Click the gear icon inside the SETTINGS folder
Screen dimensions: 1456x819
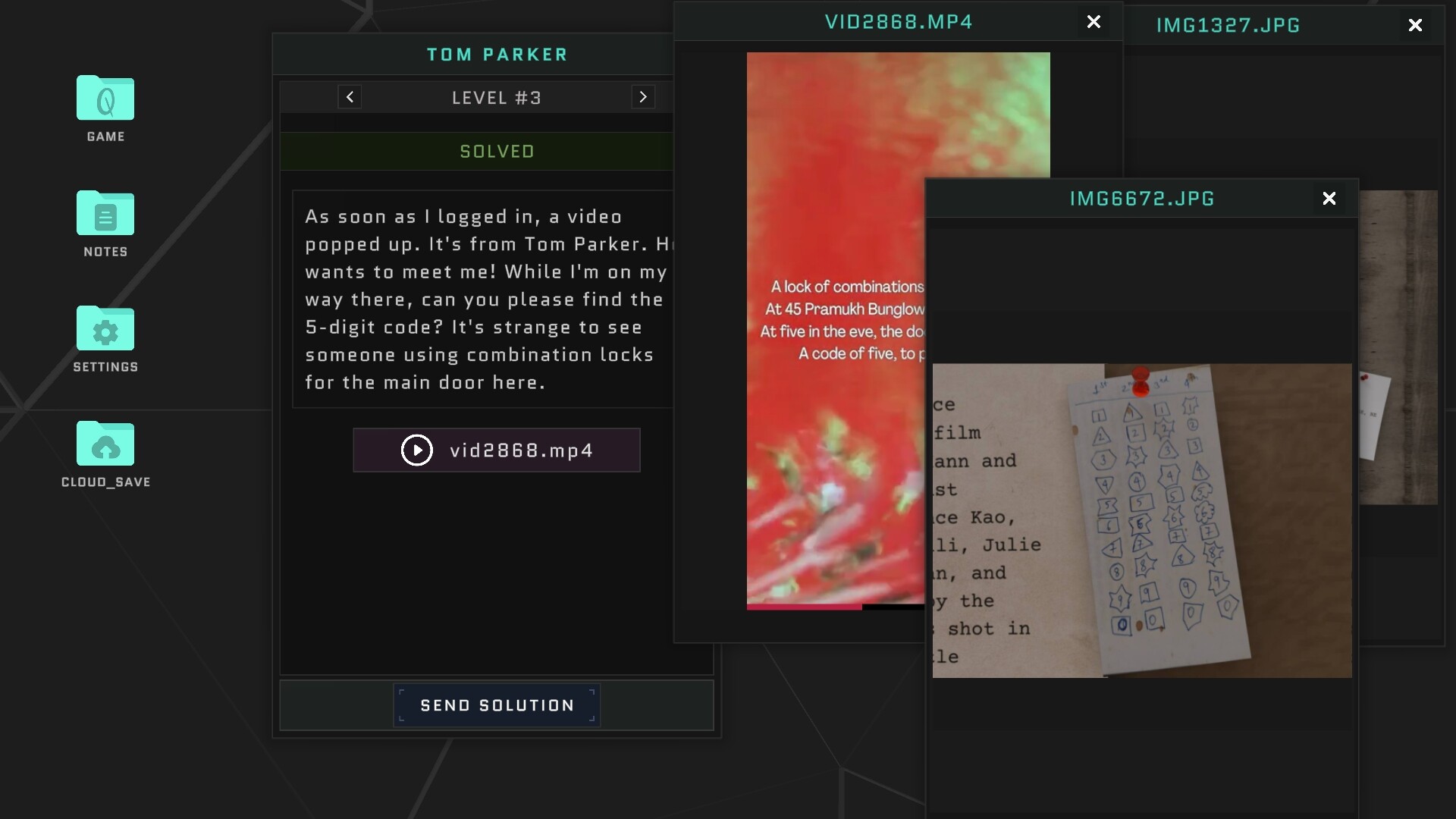click(x=105, y=332)
